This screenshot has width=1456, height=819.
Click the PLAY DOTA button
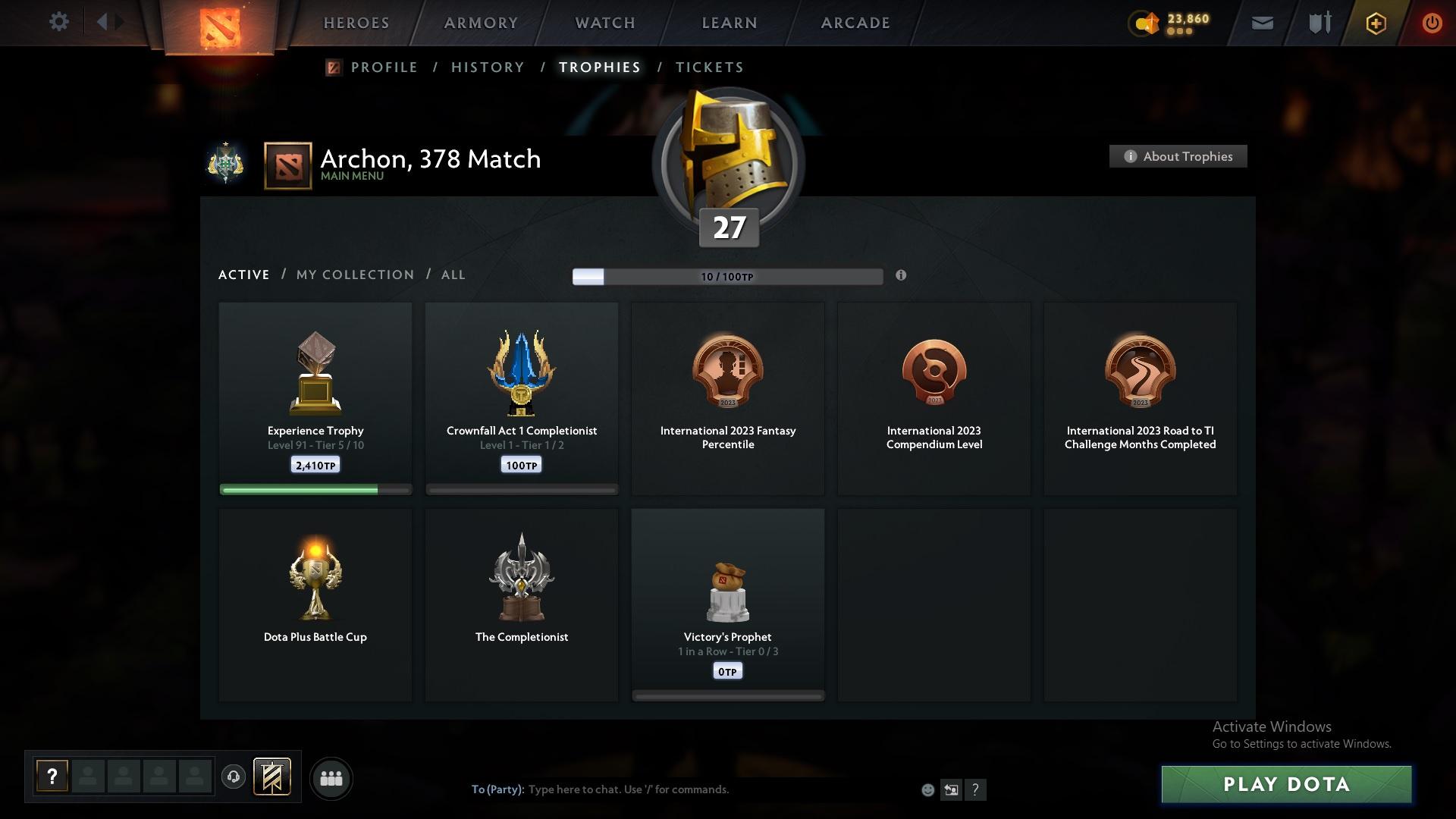1287,784
